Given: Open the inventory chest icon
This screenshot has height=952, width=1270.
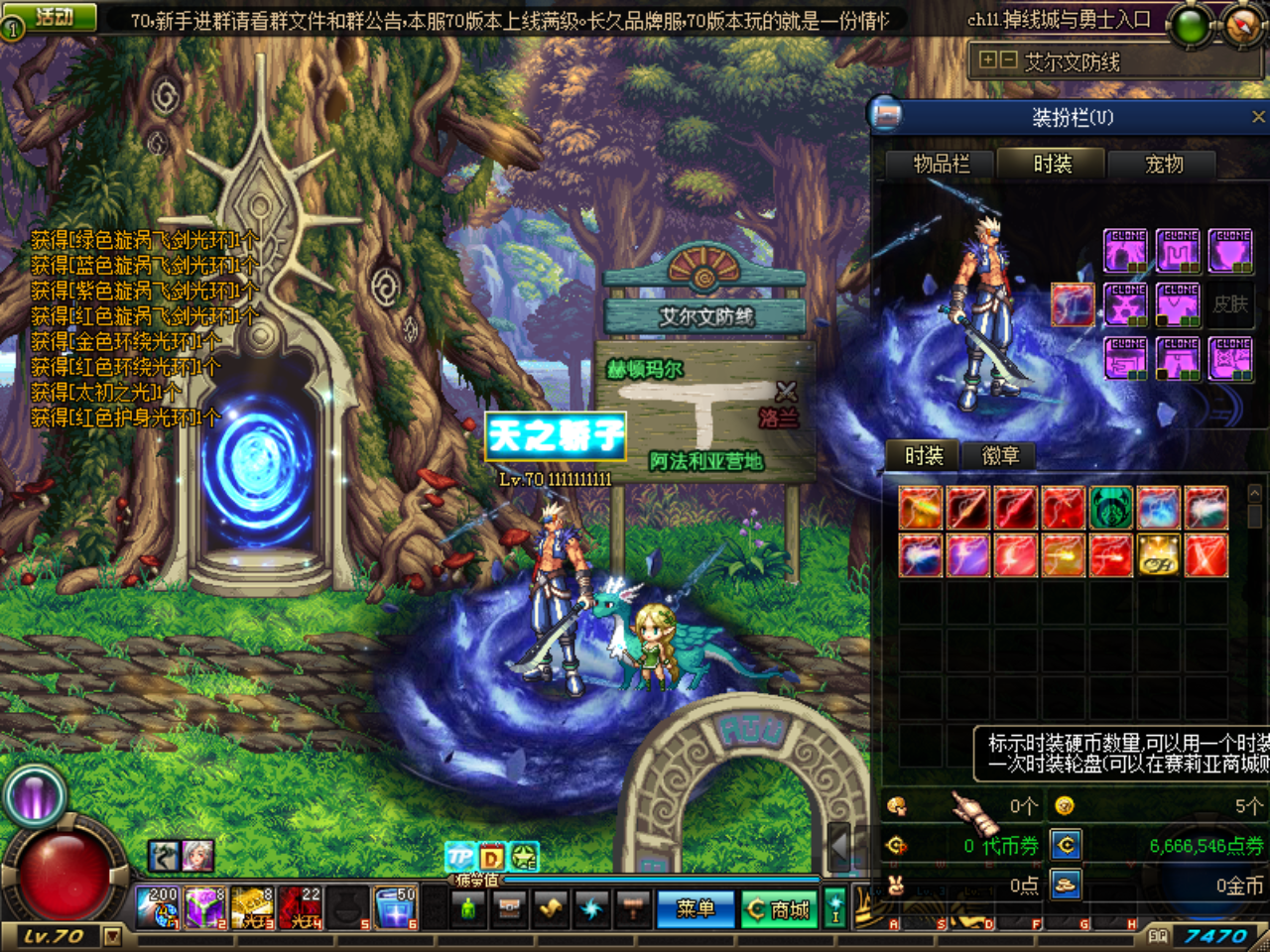Looking at the screenshot, I should 509,907.
